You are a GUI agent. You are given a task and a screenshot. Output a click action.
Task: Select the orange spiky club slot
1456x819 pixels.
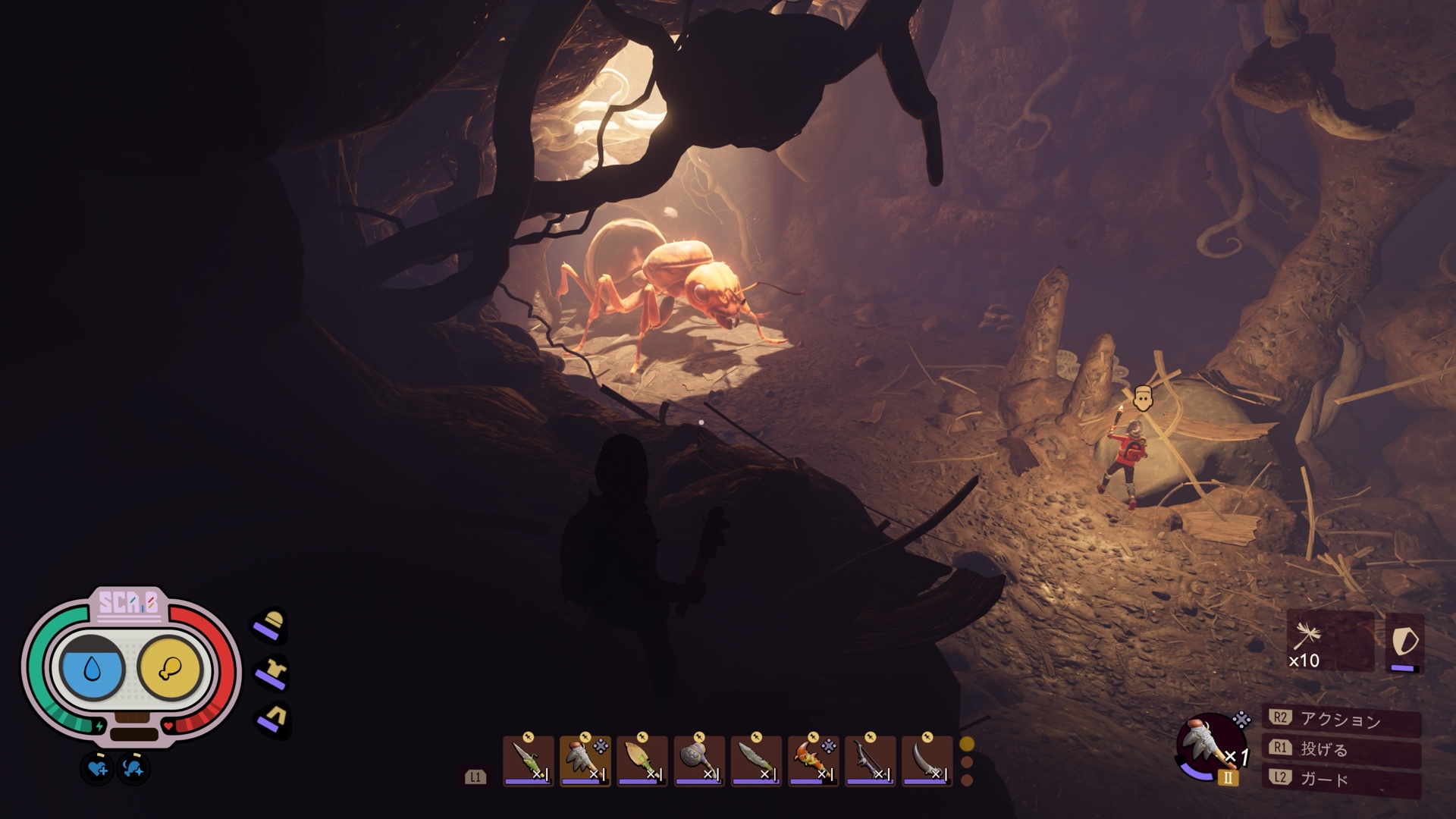pos(813,761)
